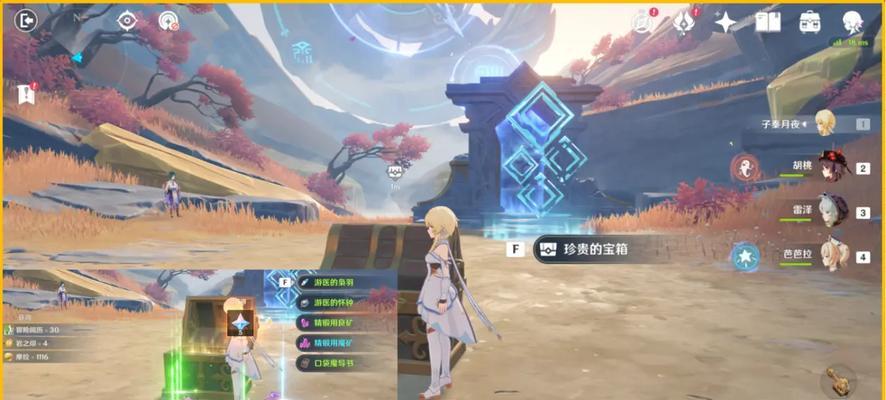This screenshot has height=400, width=886.
Task: Pick up 精锻用魔矿 from loot list
Action: (x=335, y=343)
